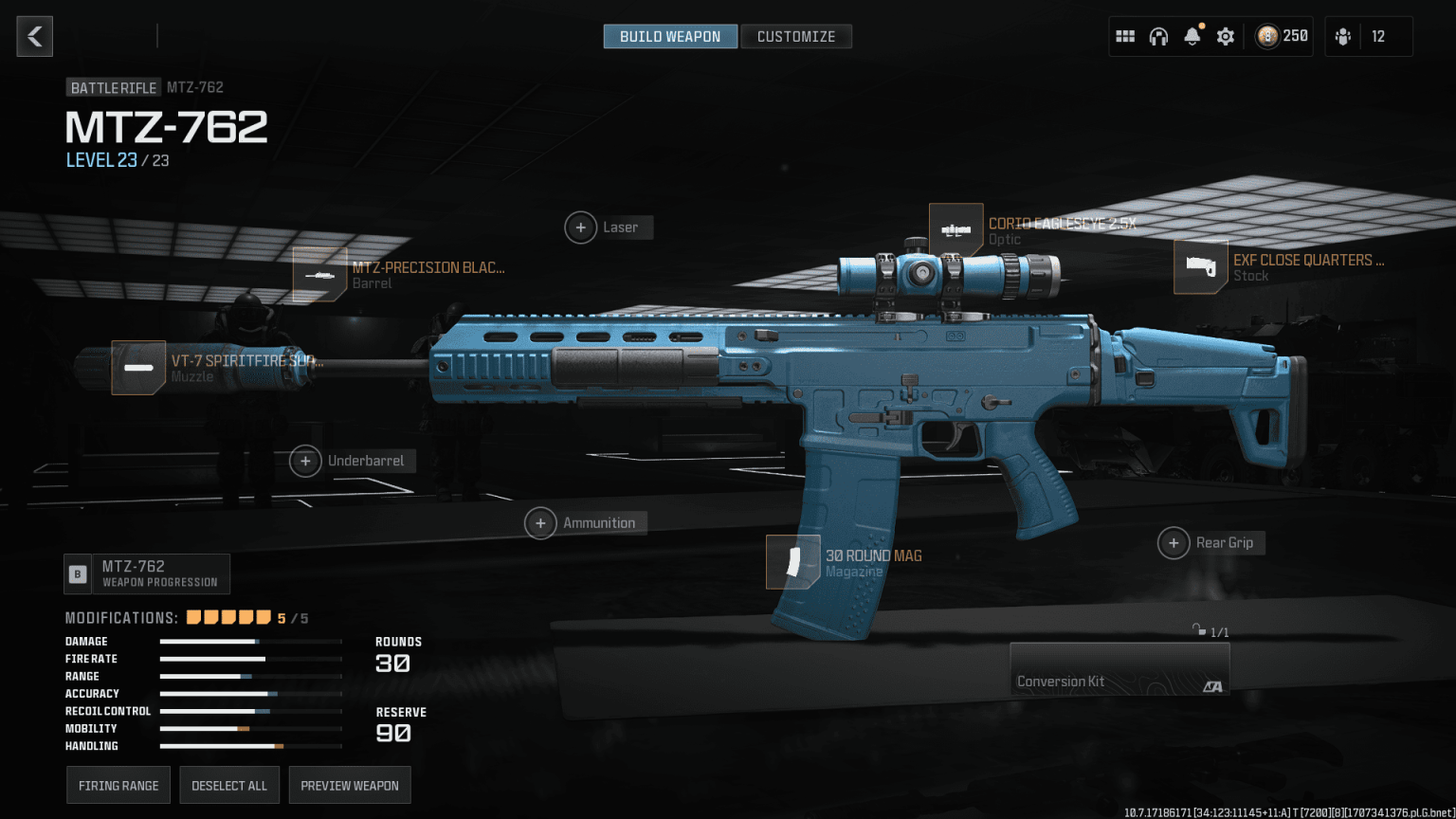Select the VT-7 Spiritfire Suppressor muzzle slot

pos(138,368)
